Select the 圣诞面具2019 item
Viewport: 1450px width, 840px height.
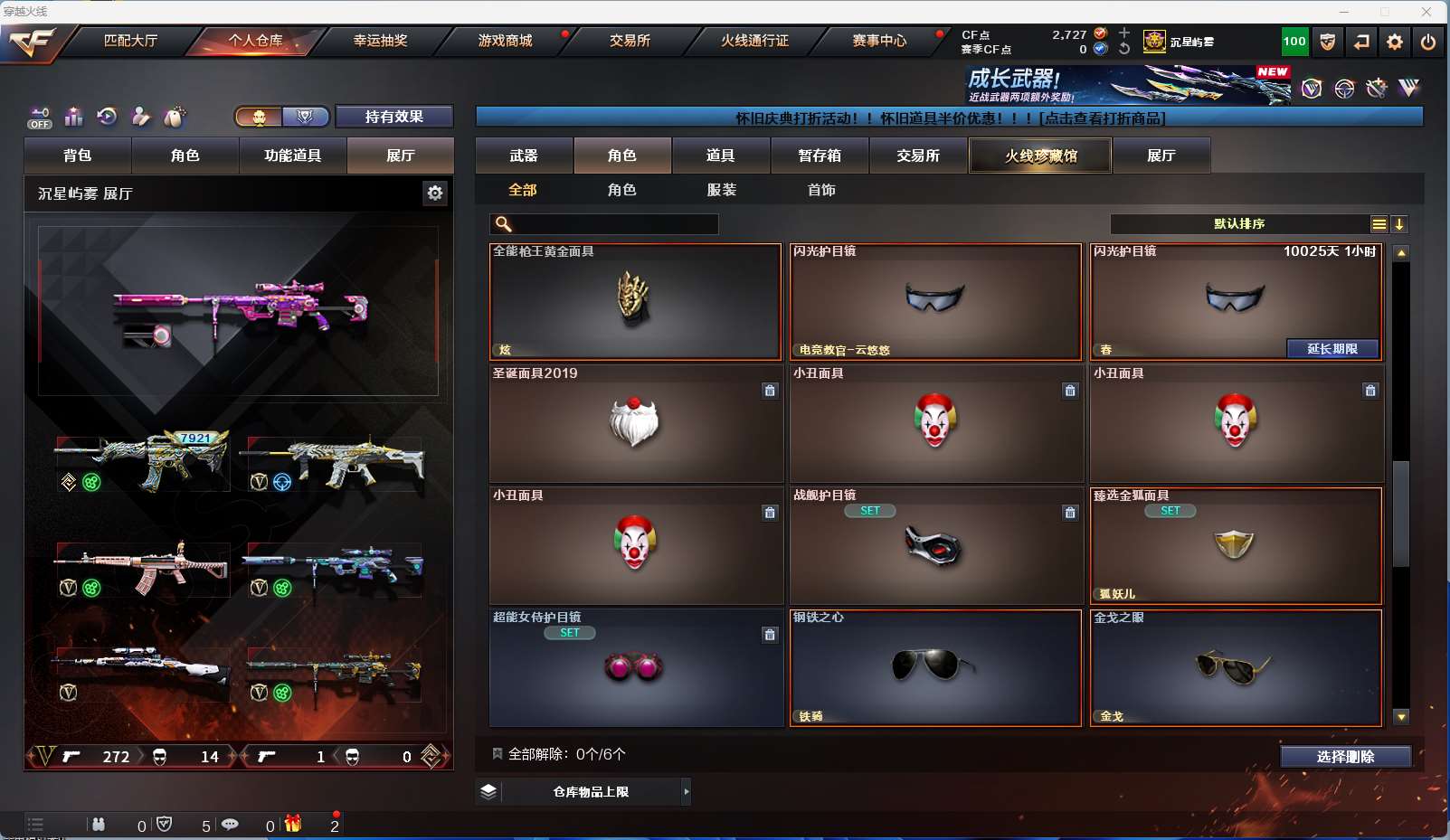[x=636, y=423]
